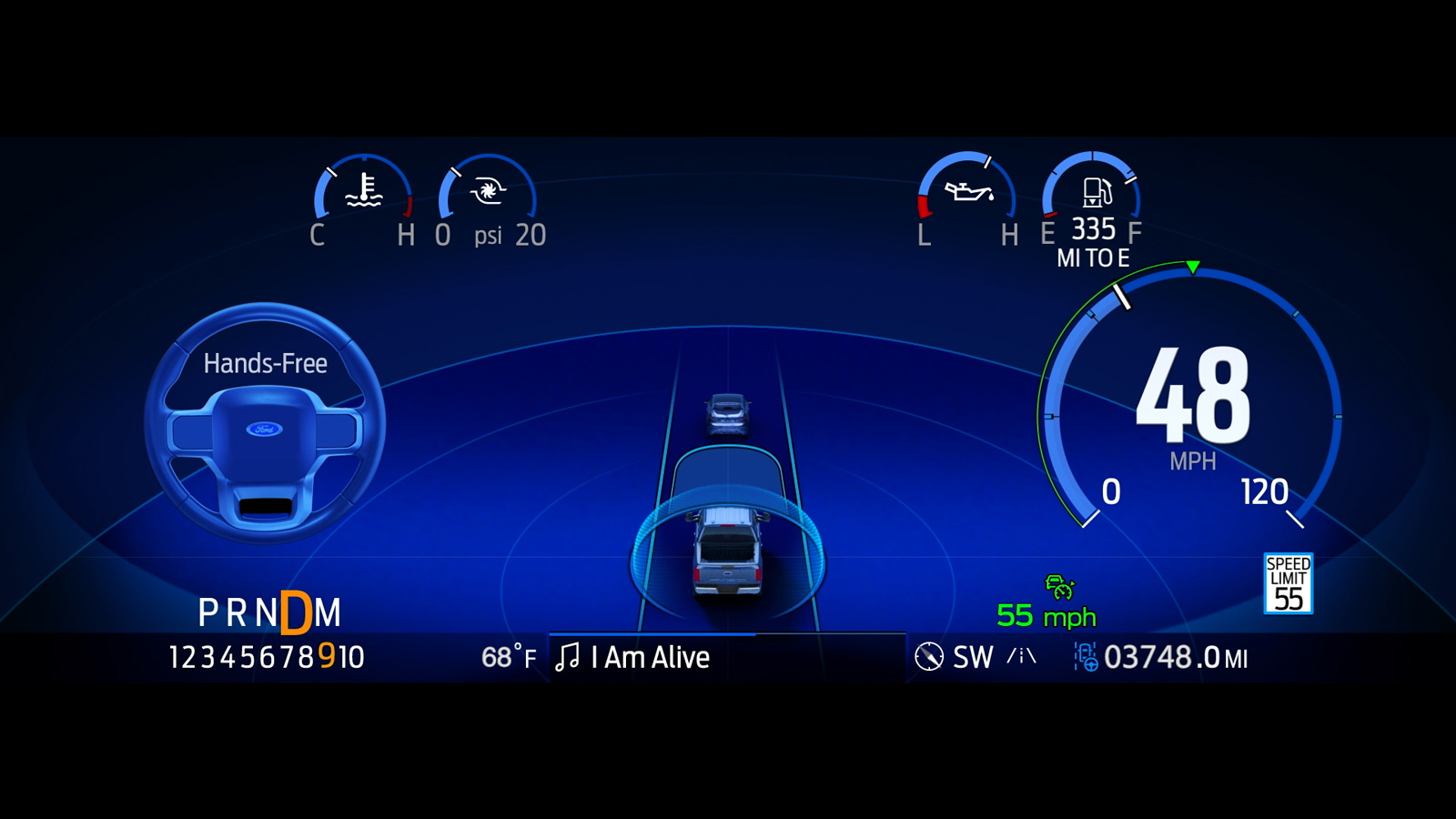Screen dimensions: 1456x819
Task: Select the green adaptive cruise control icon
Action: [x=1059, y=587]
